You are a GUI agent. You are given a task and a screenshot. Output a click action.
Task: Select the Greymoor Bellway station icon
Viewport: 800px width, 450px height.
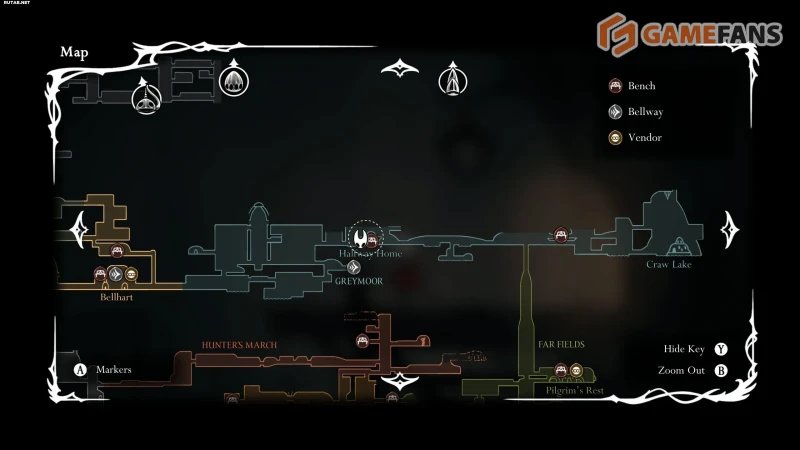[x=354, y=267]
